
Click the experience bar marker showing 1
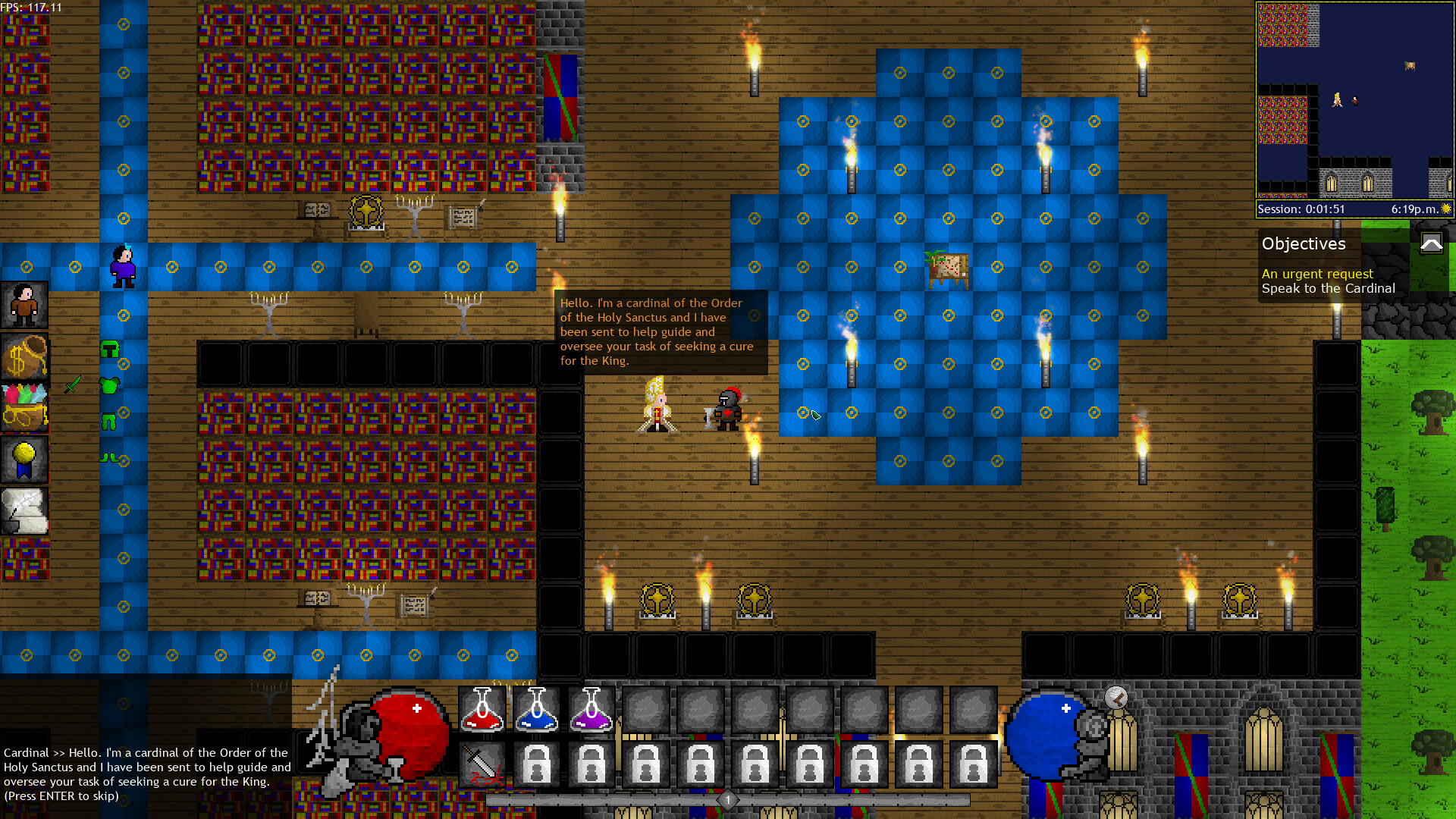[x=727, y=800]
